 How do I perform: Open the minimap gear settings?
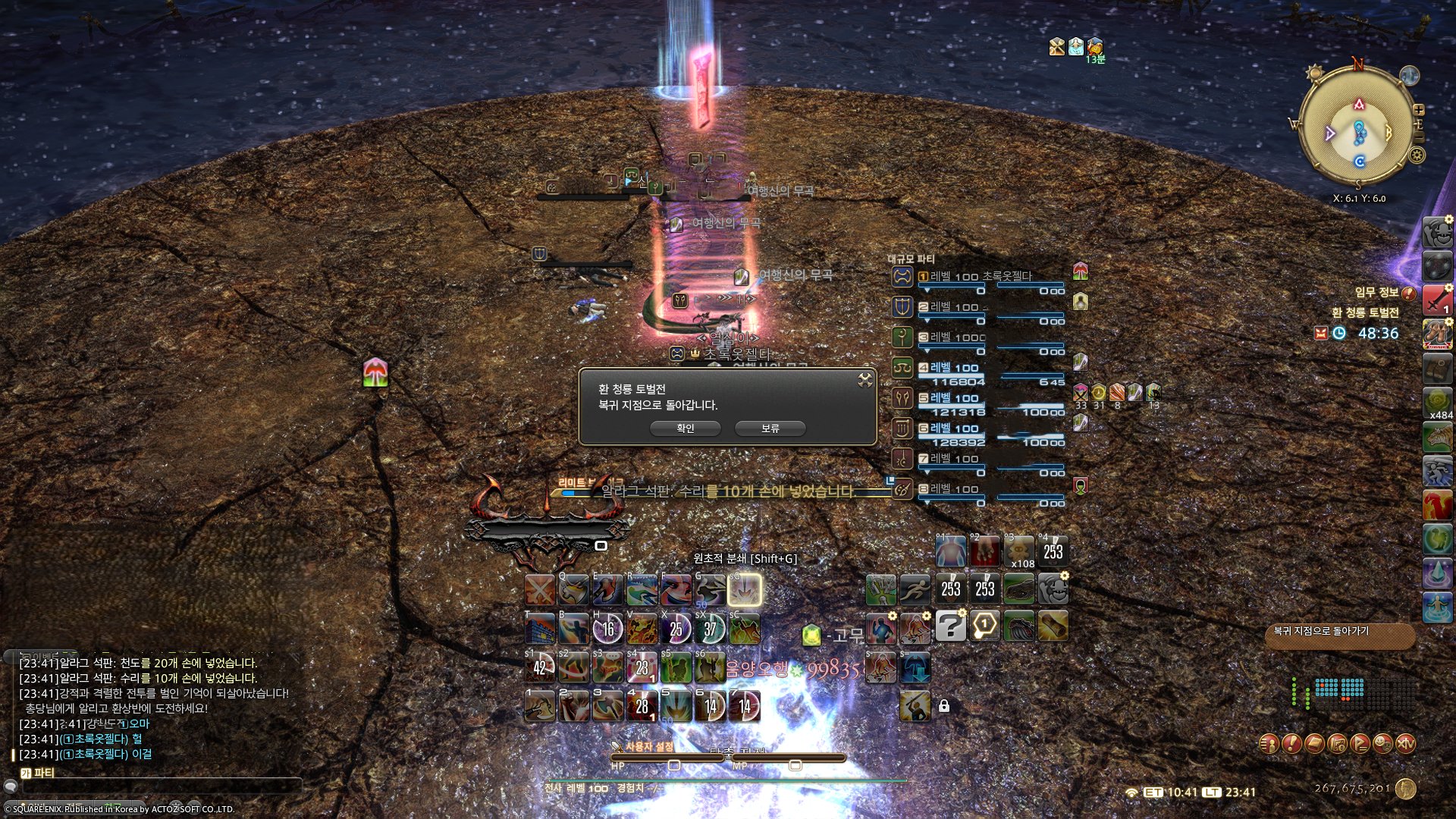tap(1417, 155)
